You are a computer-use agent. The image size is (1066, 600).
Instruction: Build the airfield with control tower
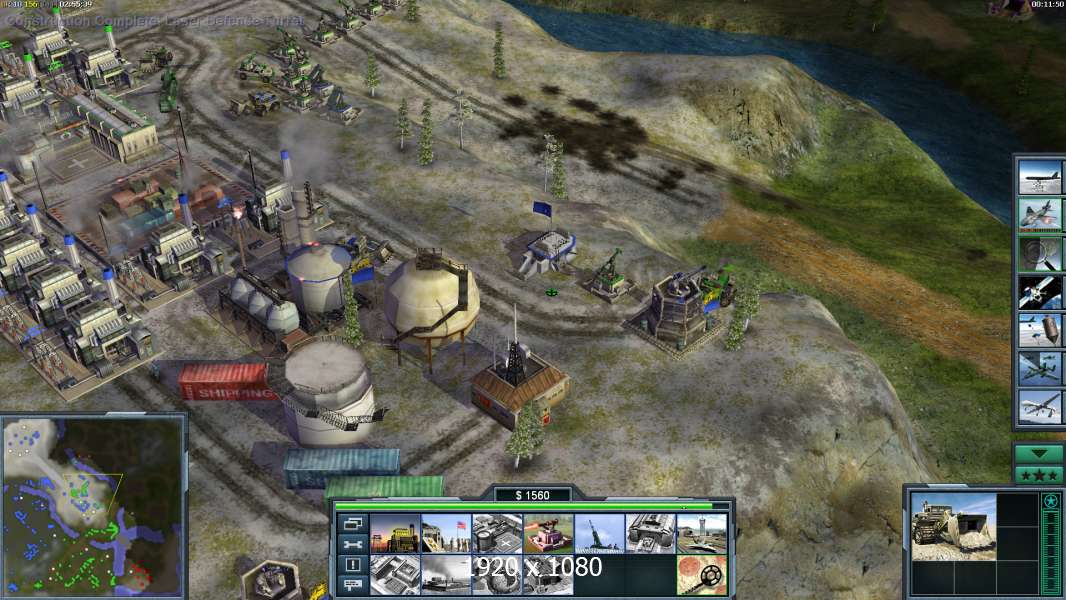[702, 533]
